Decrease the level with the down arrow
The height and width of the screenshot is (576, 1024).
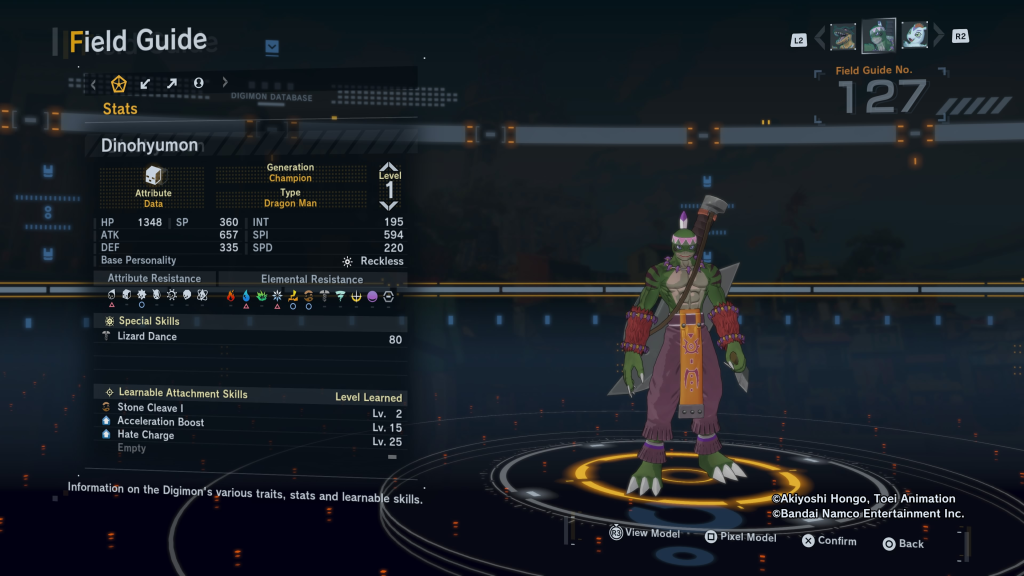pos(389,205)
